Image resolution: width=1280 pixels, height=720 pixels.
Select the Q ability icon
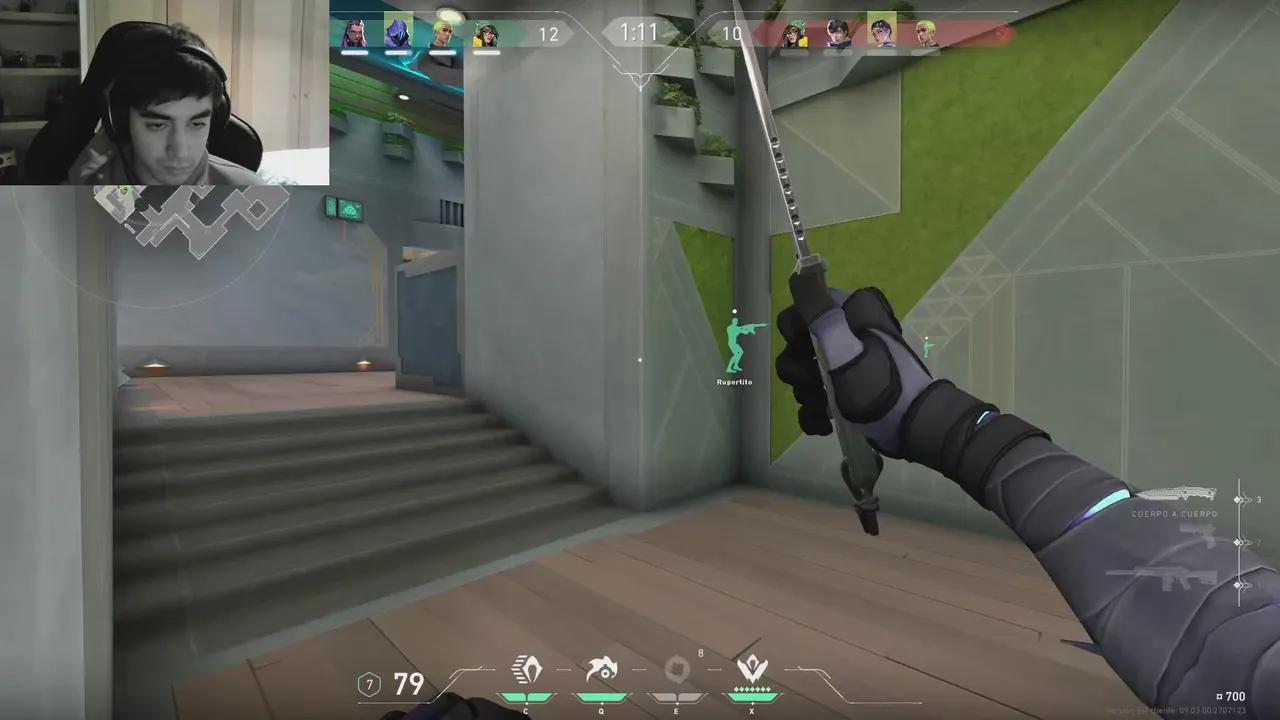pyautogui.click(x=601, y=670)
